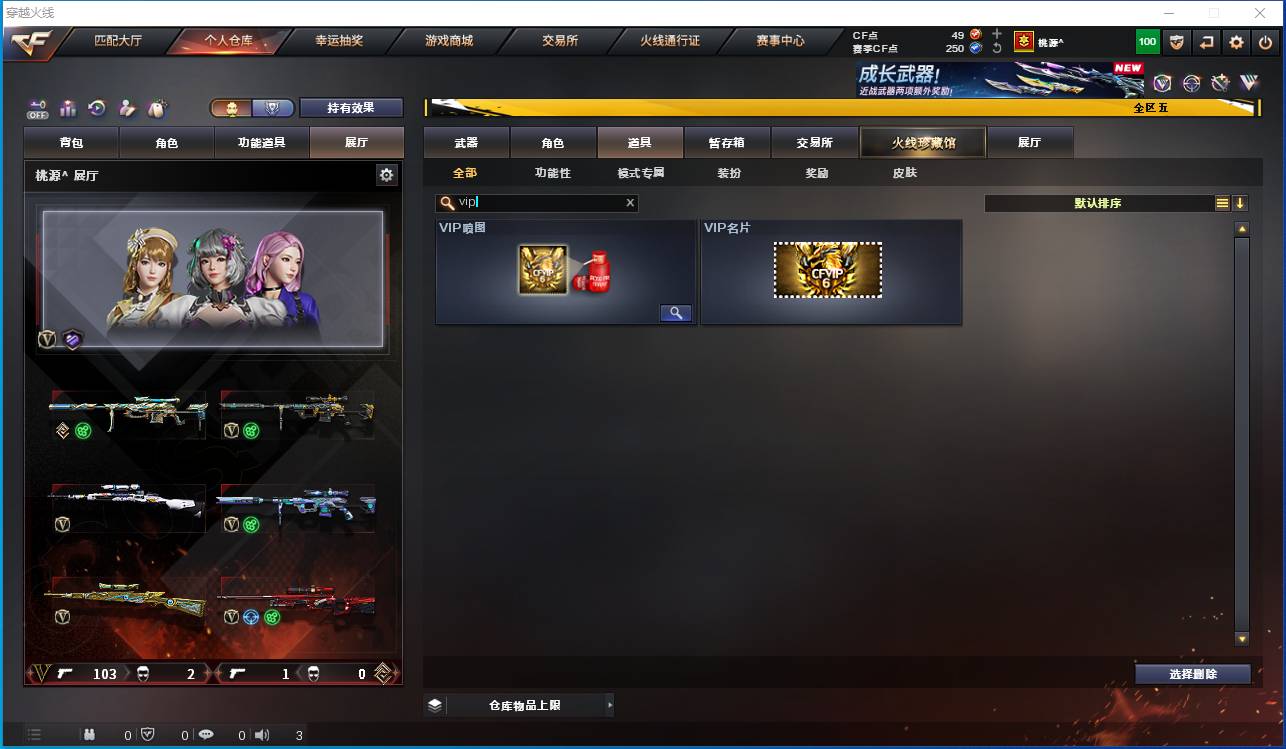Viewport: 1286px width, 749px height.
Task: Click the speaker volume icon in bottom status bar
Action: pos(261,734)
